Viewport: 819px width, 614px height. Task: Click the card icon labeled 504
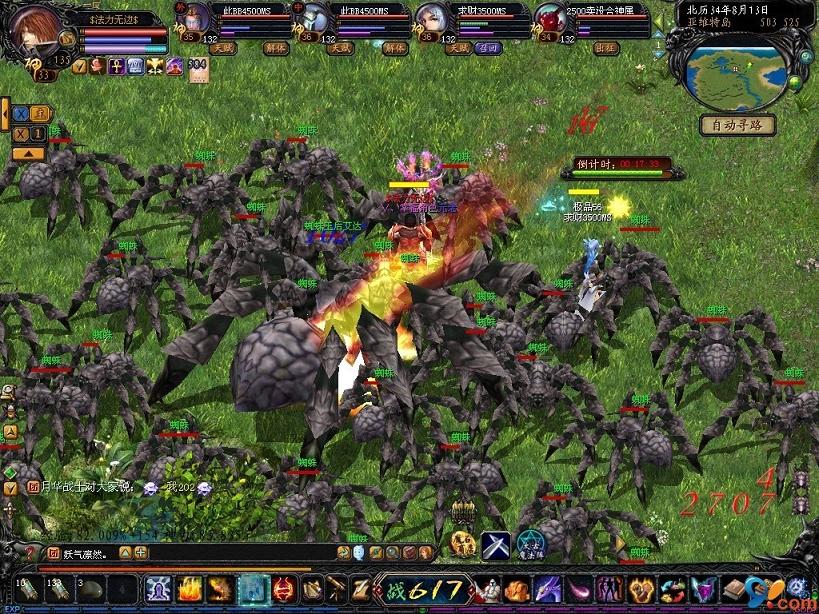(x=198, y=67)
